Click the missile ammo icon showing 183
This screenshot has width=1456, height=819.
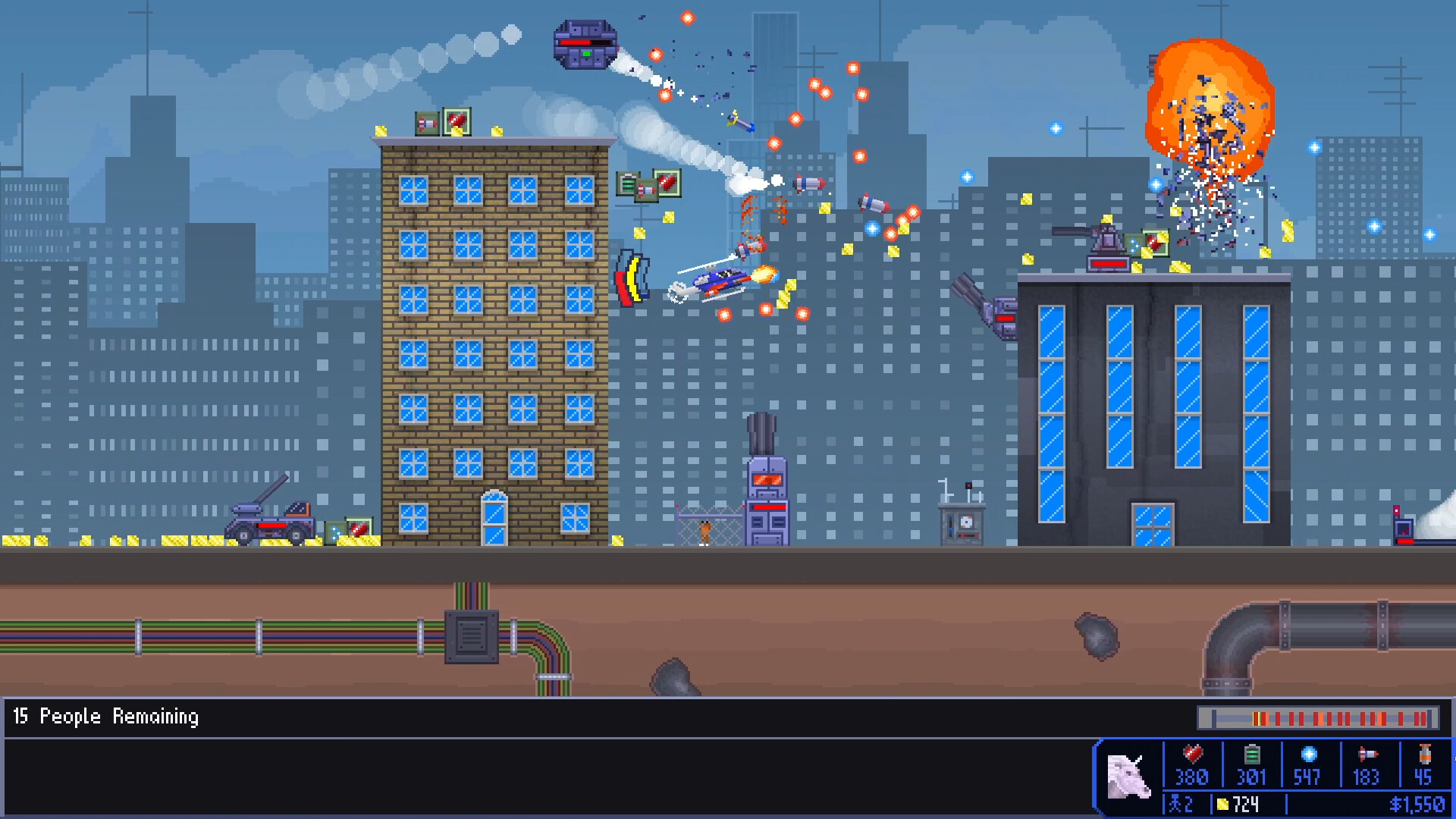point(1367,755)
